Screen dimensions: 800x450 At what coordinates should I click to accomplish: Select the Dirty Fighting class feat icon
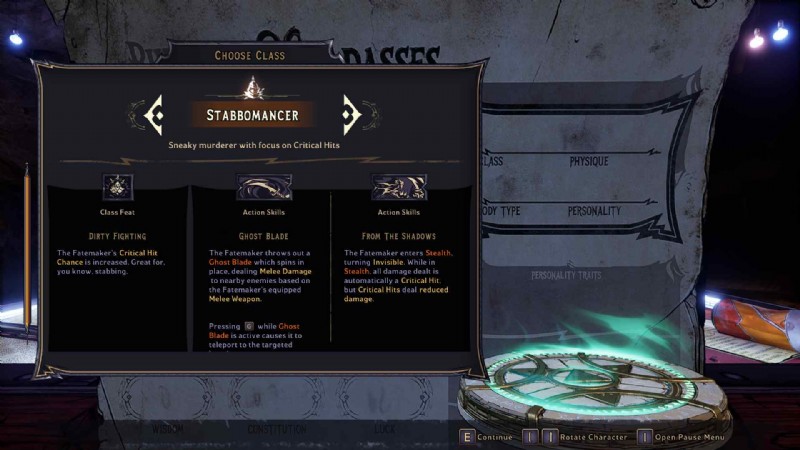click(119, 187)
